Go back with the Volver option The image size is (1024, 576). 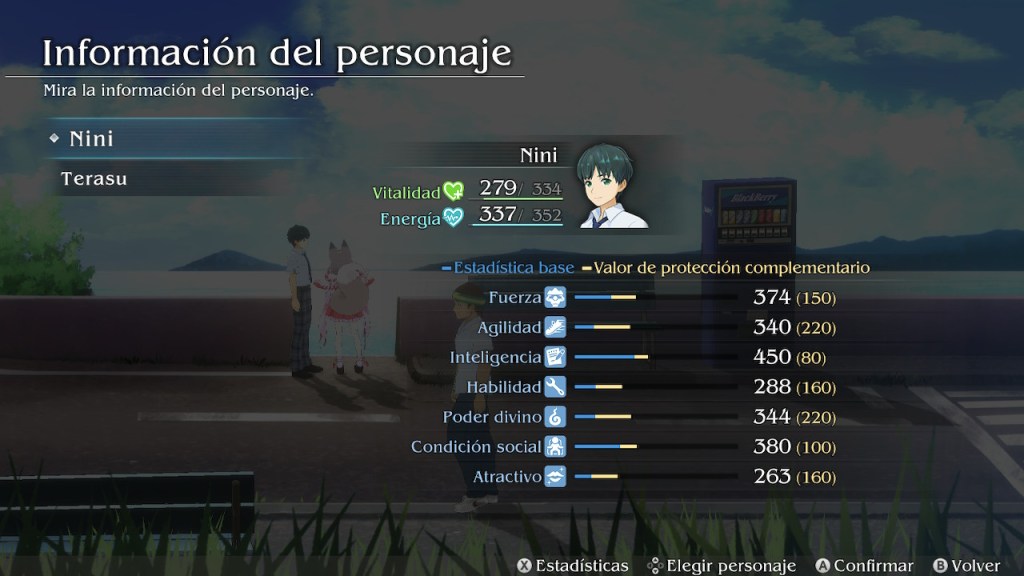click(966, 566)
